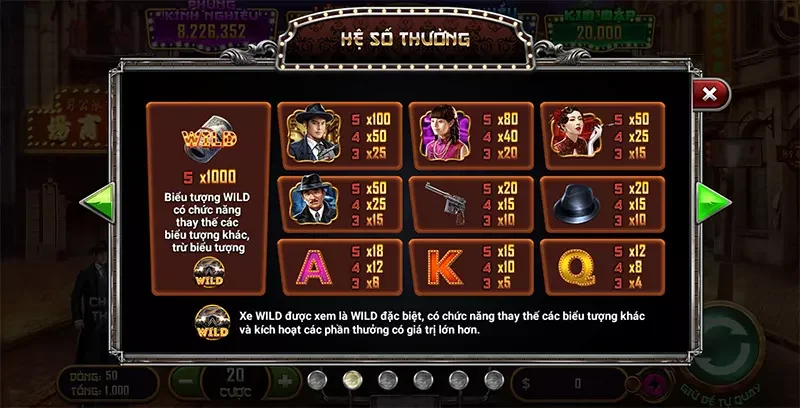Go to the previous paytable page with the left green arrow
The height and width of the screenshot is (408, 800).
coord(97,202)
